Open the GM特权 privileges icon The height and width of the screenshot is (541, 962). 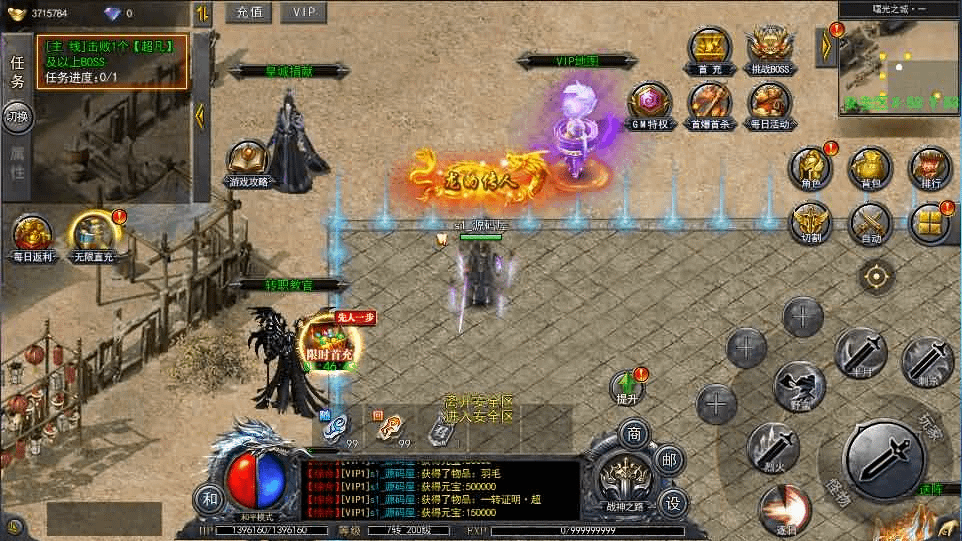[x=649, y=105]
